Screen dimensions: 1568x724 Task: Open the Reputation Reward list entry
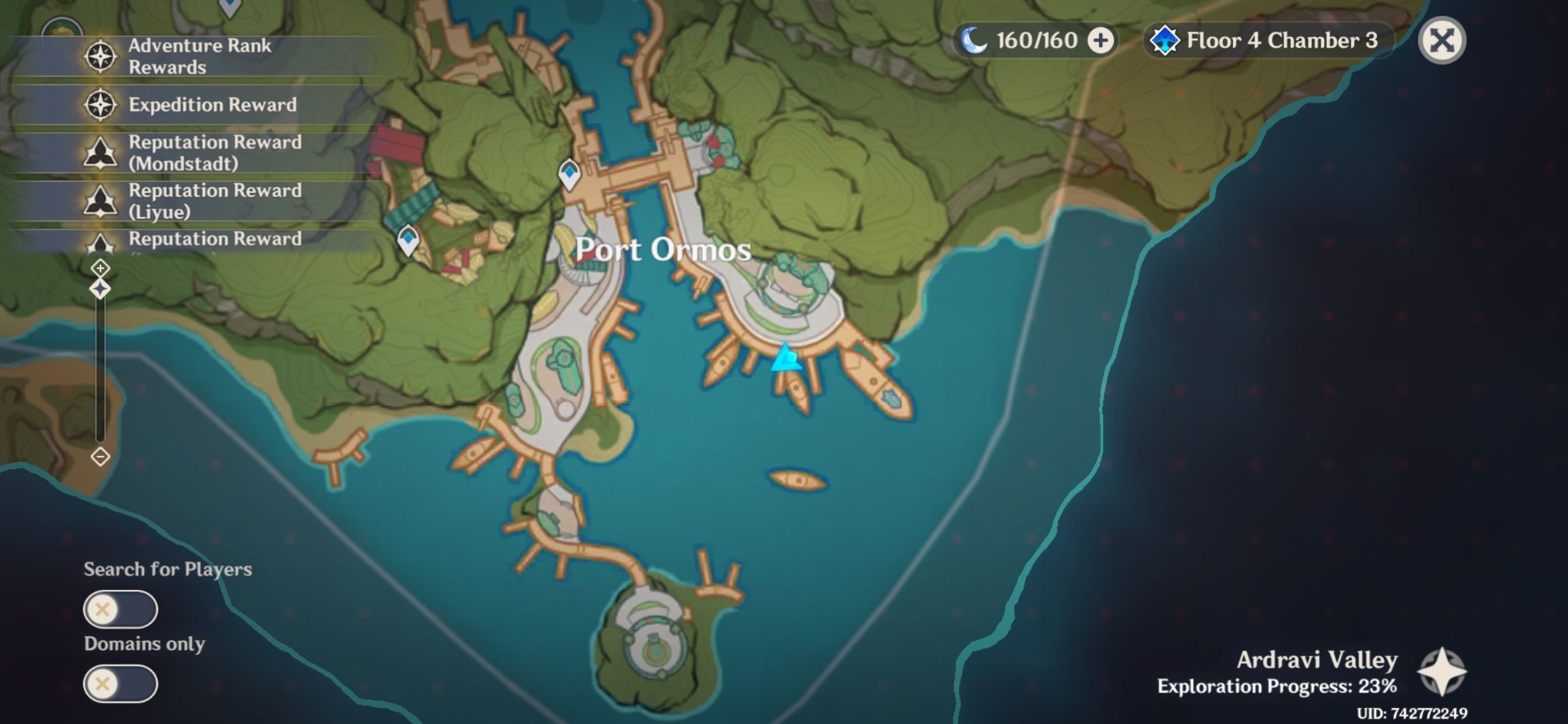coord(214,240)
